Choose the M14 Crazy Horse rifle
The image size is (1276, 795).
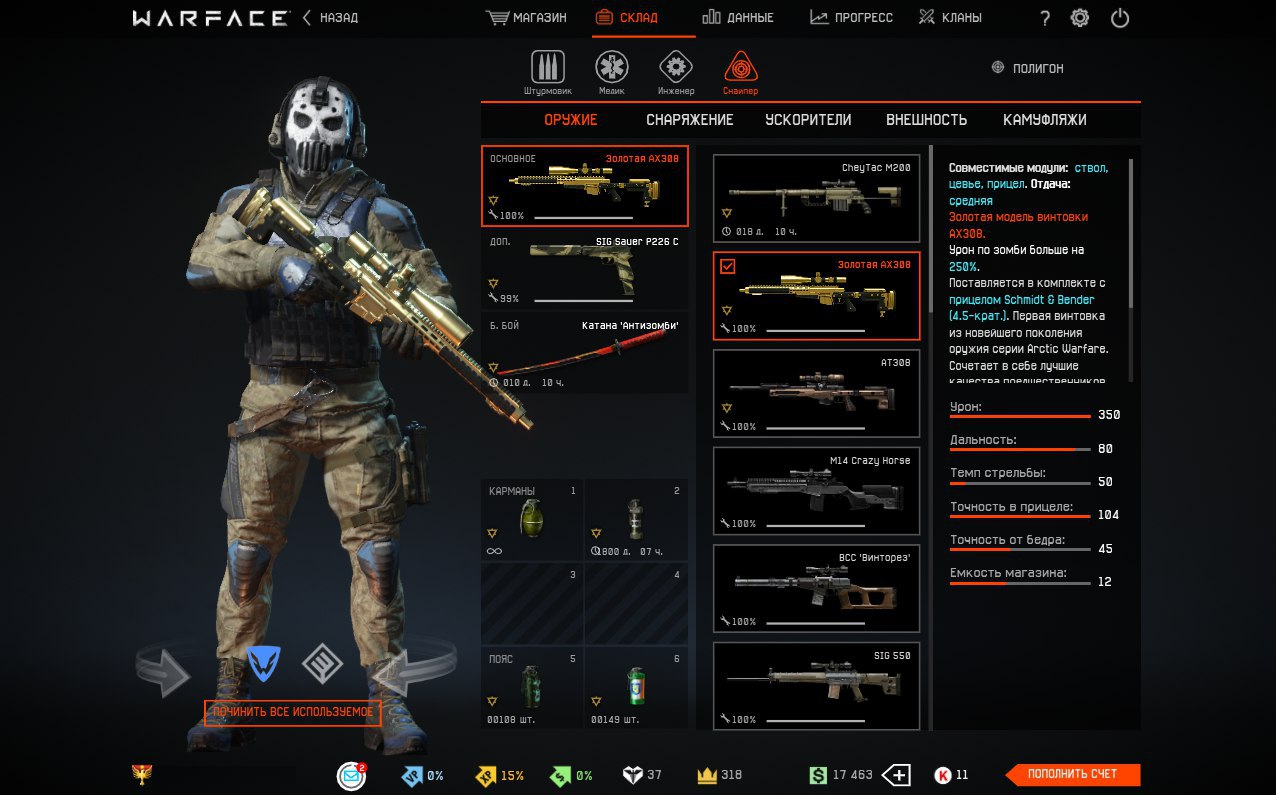(x=816, y=491)
